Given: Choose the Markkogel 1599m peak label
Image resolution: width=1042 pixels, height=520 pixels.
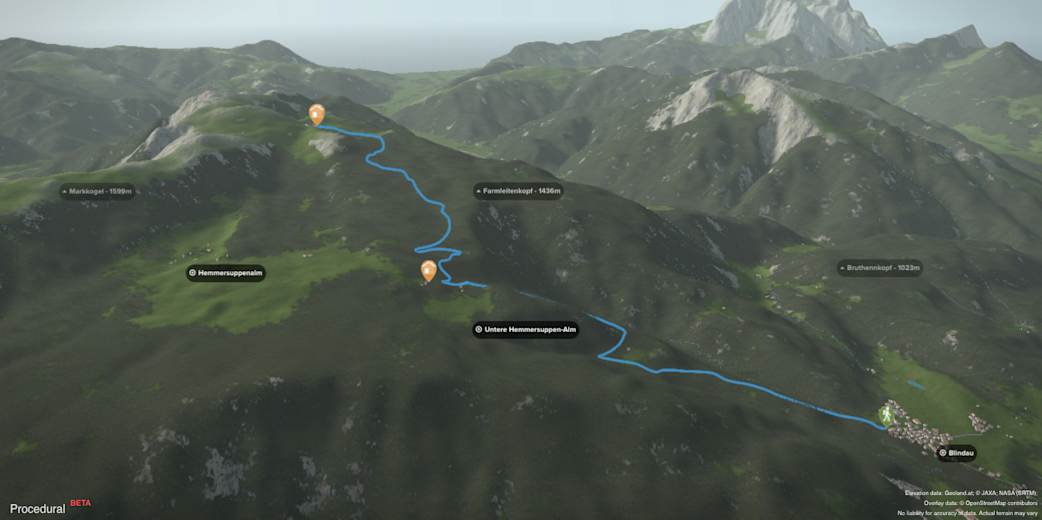Looking at the screenshot, I should (98, 191).
